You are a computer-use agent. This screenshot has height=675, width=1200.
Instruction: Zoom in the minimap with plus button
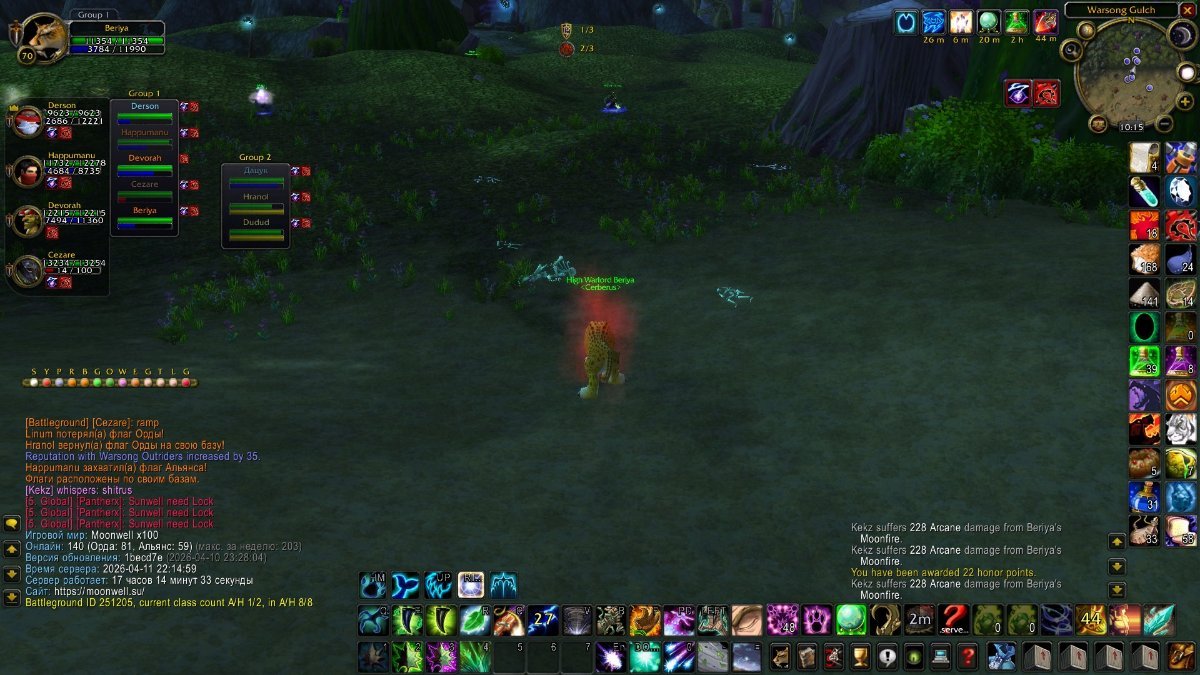pos(1186,101)
